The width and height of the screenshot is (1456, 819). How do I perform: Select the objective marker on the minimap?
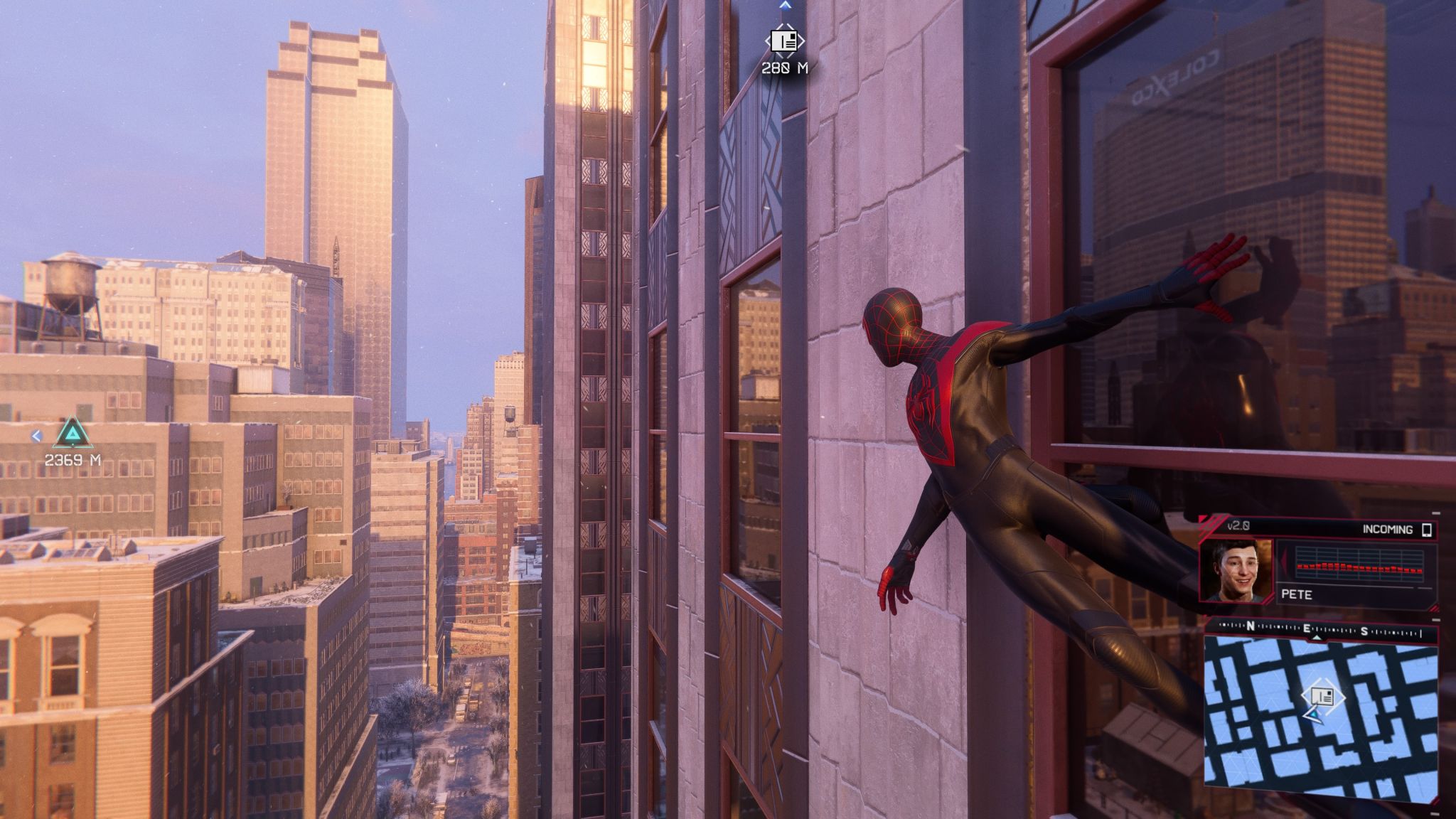(x=1322, y=697)
